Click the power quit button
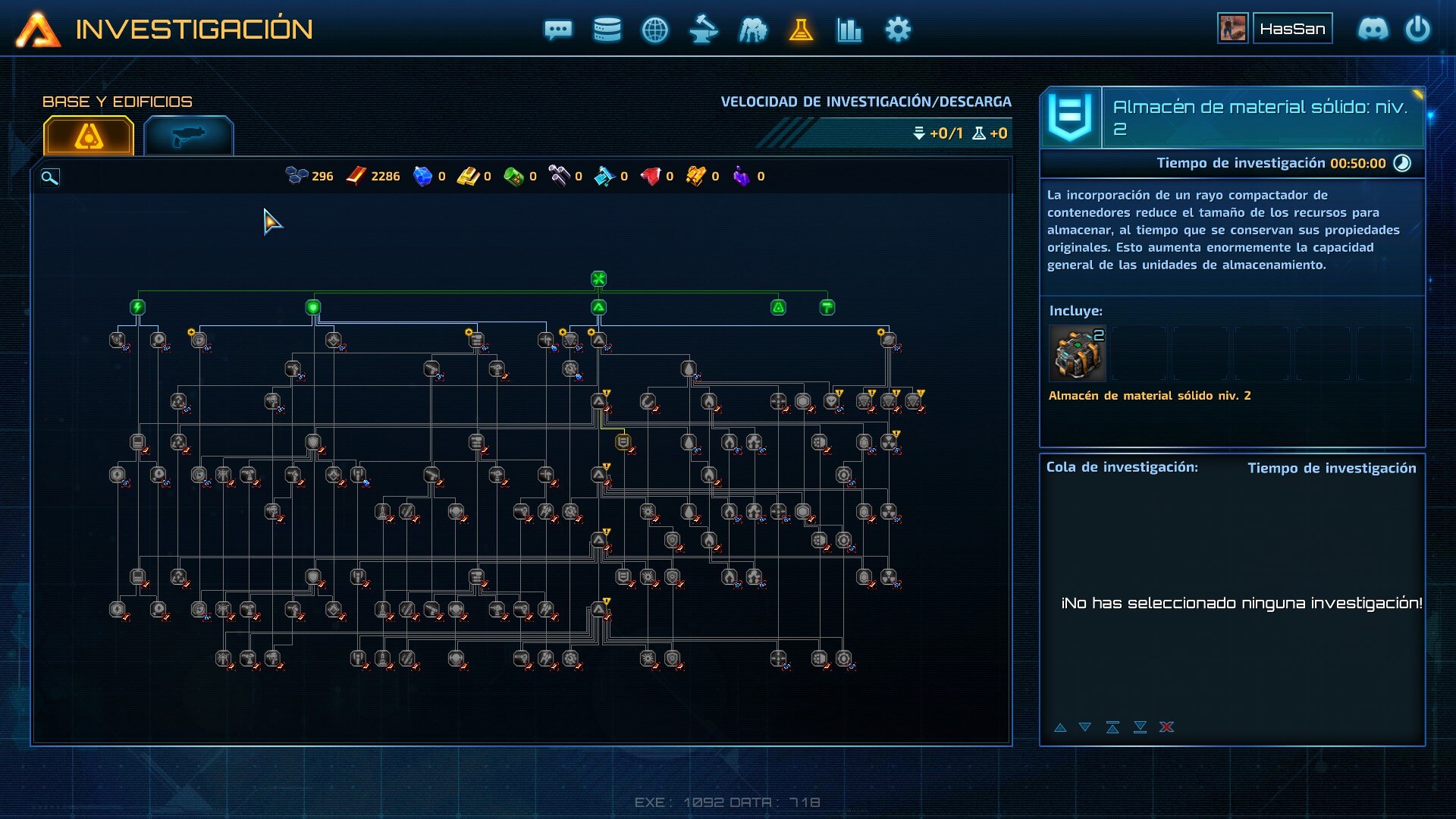The height and width of the screenshot is (819, 1456). click(x=1417, y=30)
